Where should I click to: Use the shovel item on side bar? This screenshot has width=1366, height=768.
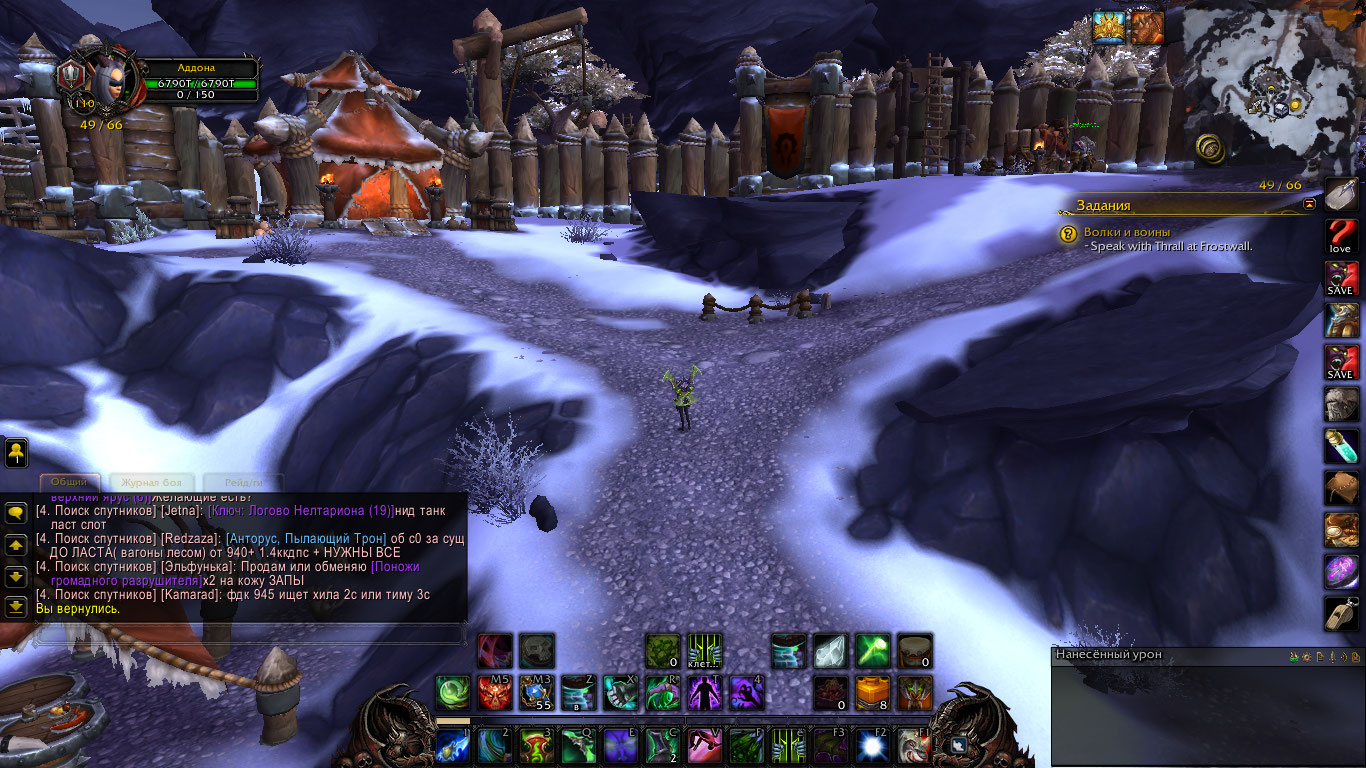point(1341,195)
